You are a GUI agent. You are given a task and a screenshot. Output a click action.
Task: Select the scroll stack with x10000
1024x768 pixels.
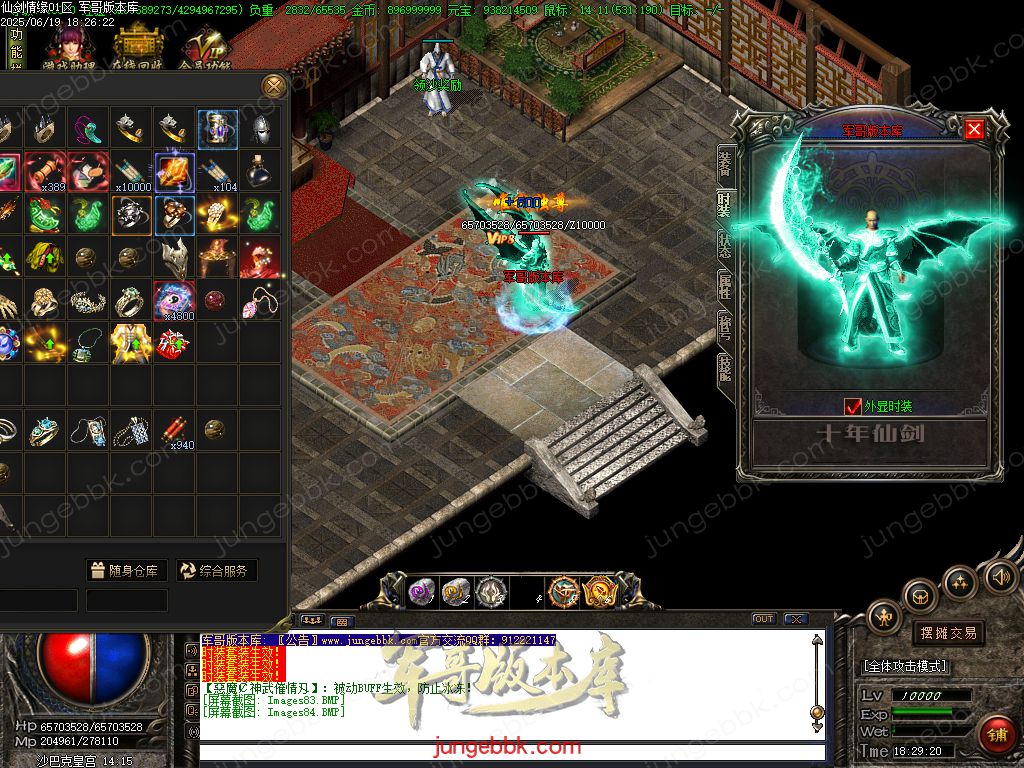(x=132, y=171)
